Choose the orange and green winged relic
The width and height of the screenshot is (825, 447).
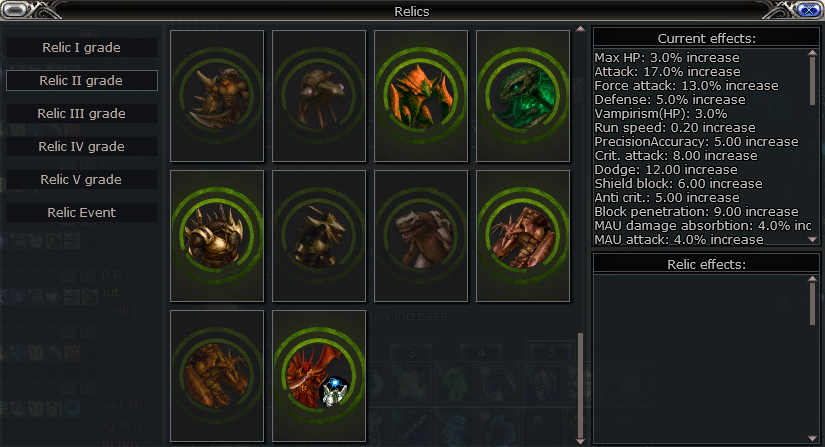pyautogui.click(x=421, y=95)
